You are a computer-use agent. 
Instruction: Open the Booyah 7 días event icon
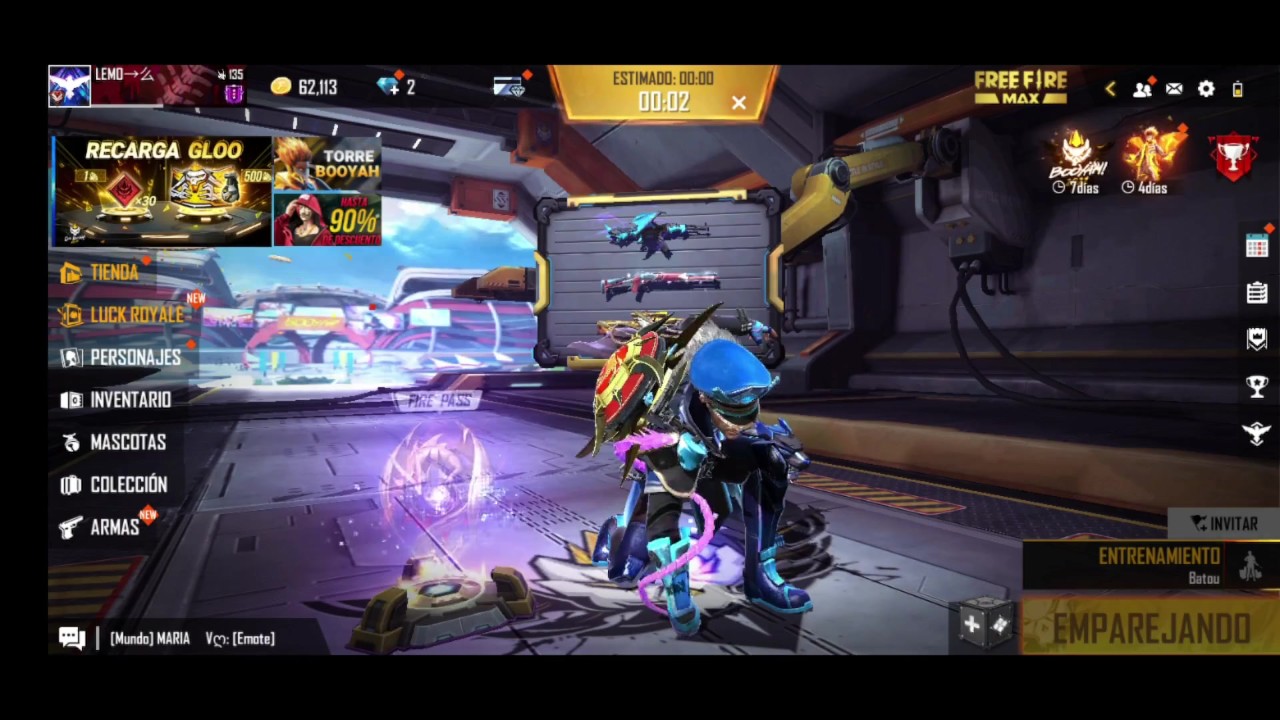1077,160
